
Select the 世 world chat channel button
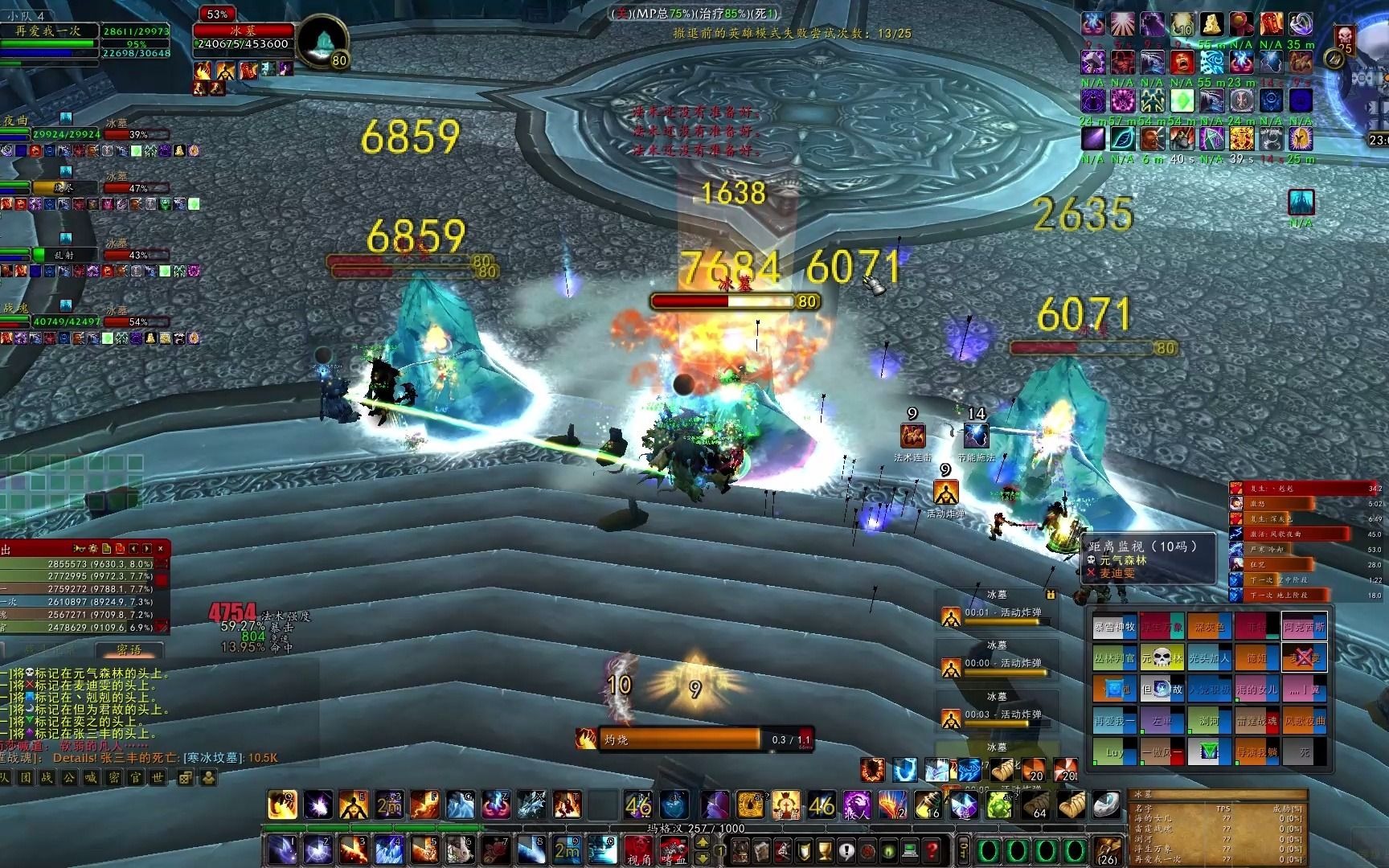click(158, 777)
